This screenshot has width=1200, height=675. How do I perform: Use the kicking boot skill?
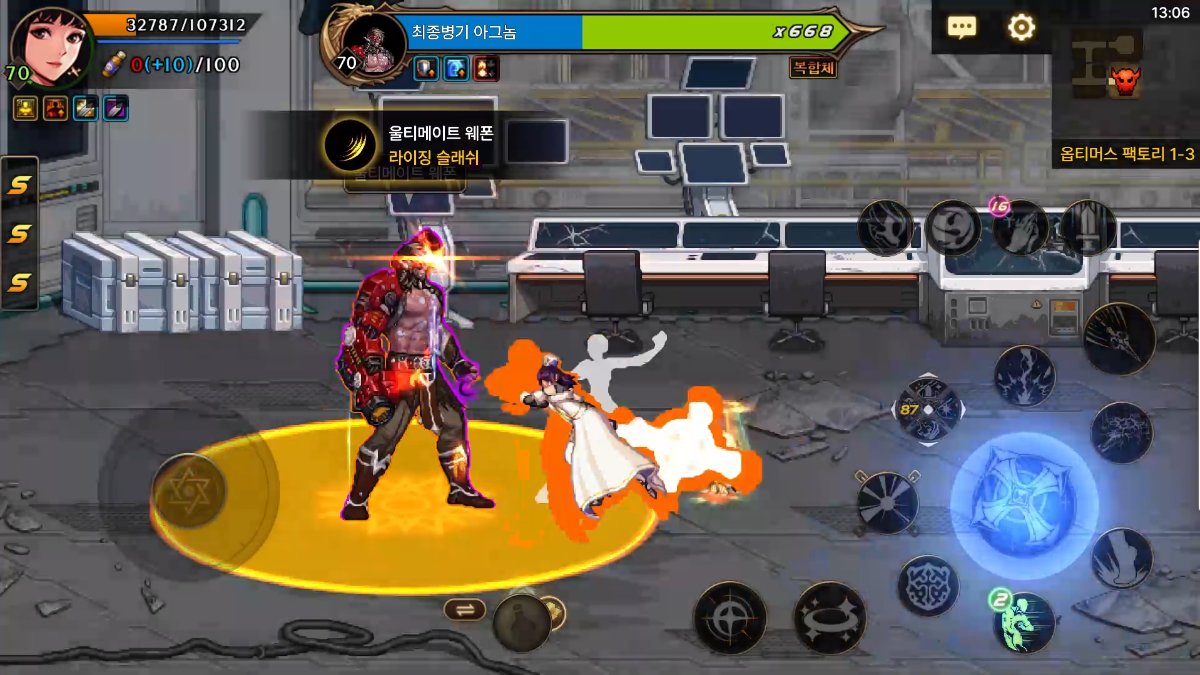tap(1122, 558)
